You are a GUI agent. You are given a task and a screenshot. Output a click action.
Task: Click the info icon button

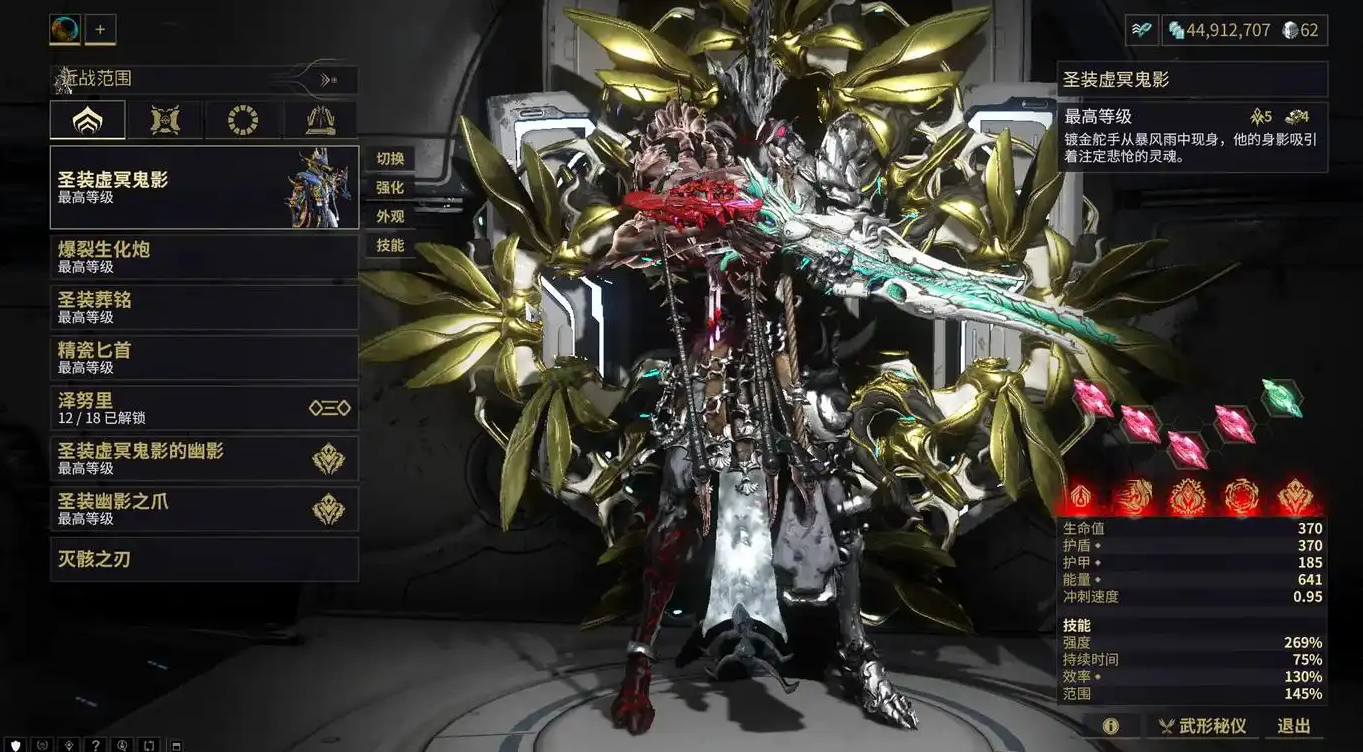point(1110,726)
